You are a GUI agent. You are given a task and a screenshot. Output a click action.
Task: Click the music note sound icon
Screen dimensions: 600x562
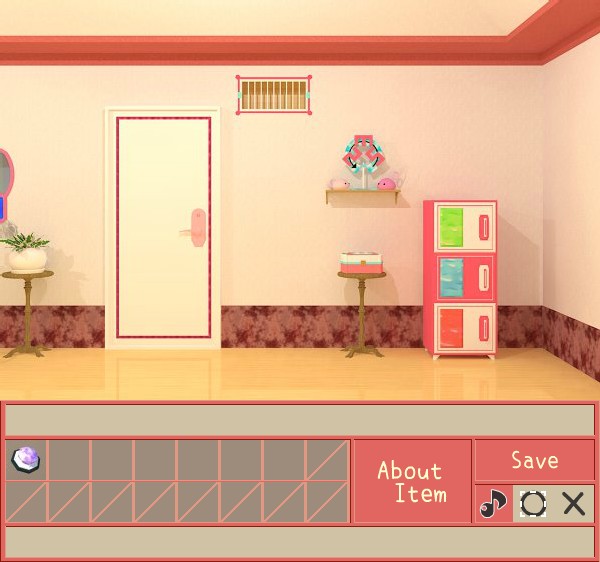[x=493, y=503]
